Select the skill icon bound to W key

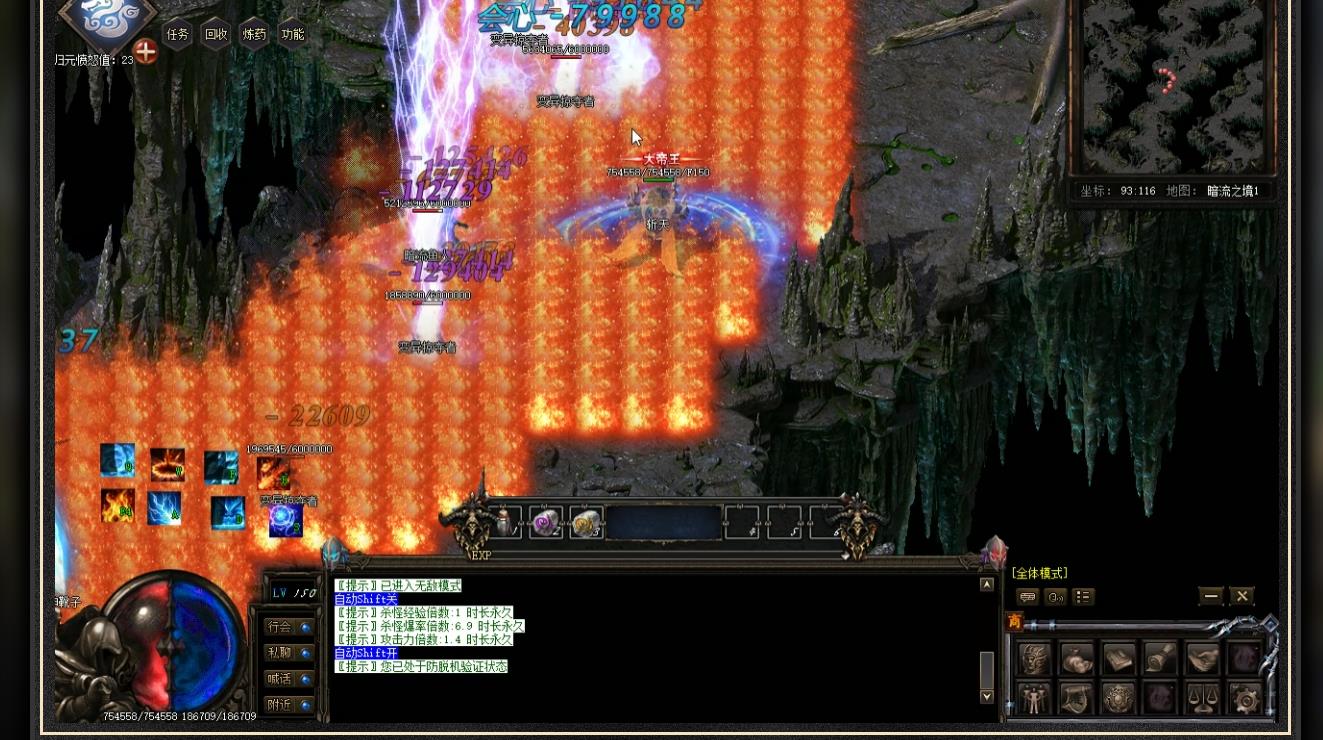pyautogui.click(x=167, y=464)
